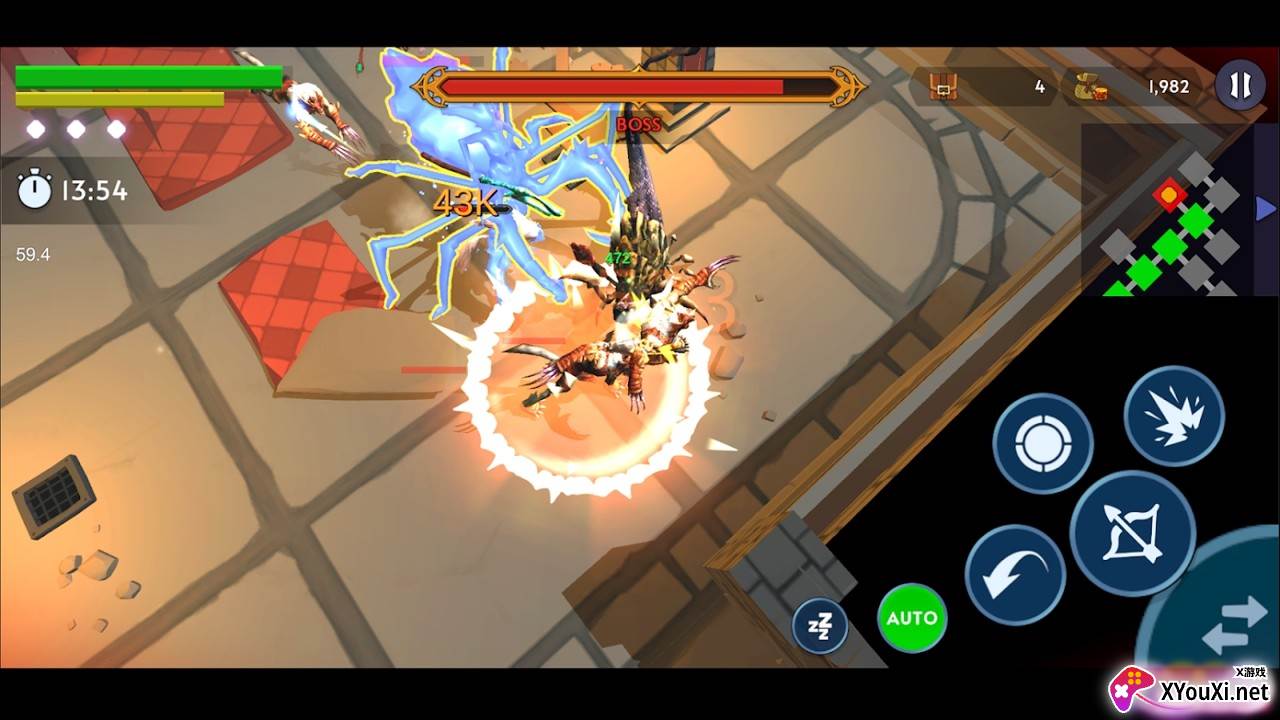
Task: Enable pause by tapping the pause icon
Action: [x=1240, y=86]
